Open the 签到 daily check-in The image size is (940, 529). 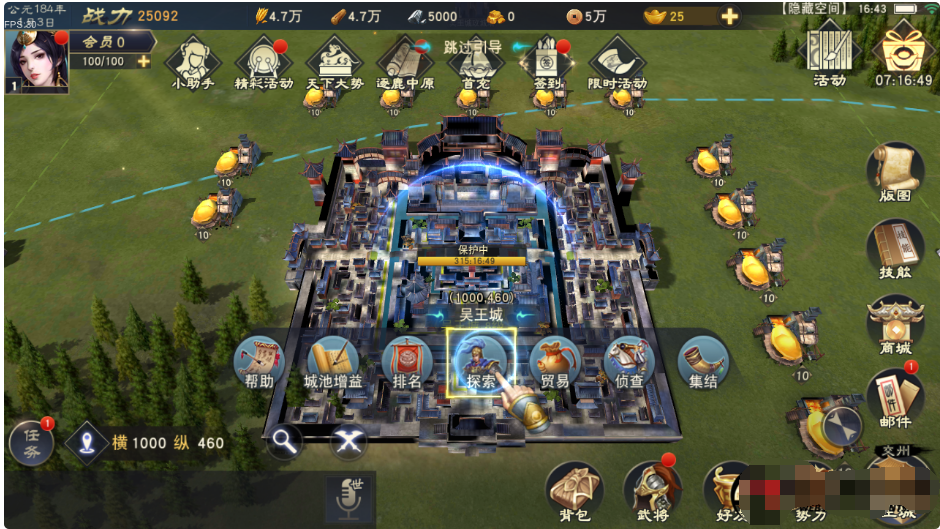(x=545, y=63)
